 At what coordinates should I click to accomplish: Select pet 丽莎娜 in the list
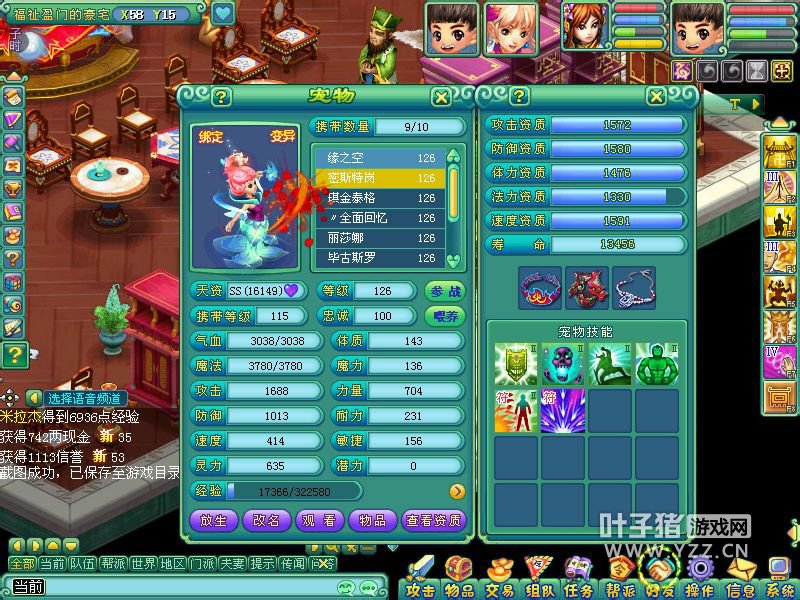pyautogui.click(x=380, y=238)
